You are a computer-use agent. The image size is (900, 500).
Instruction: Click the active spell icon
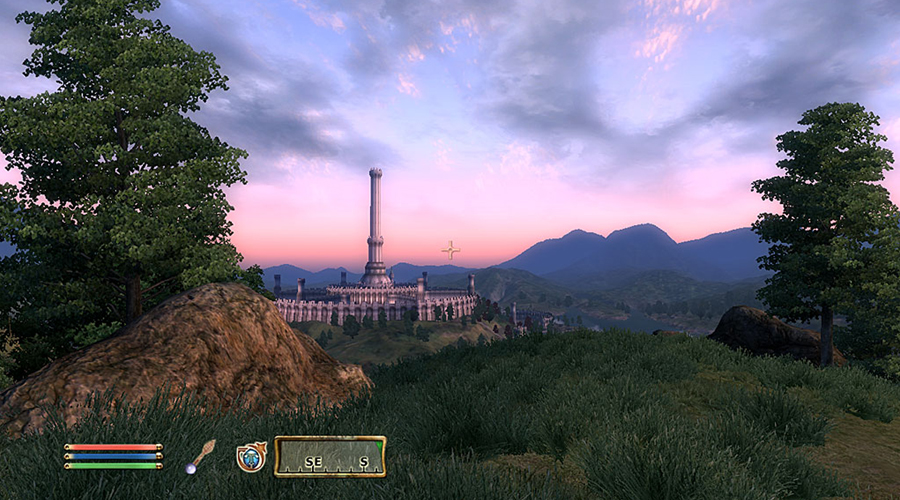250,457
